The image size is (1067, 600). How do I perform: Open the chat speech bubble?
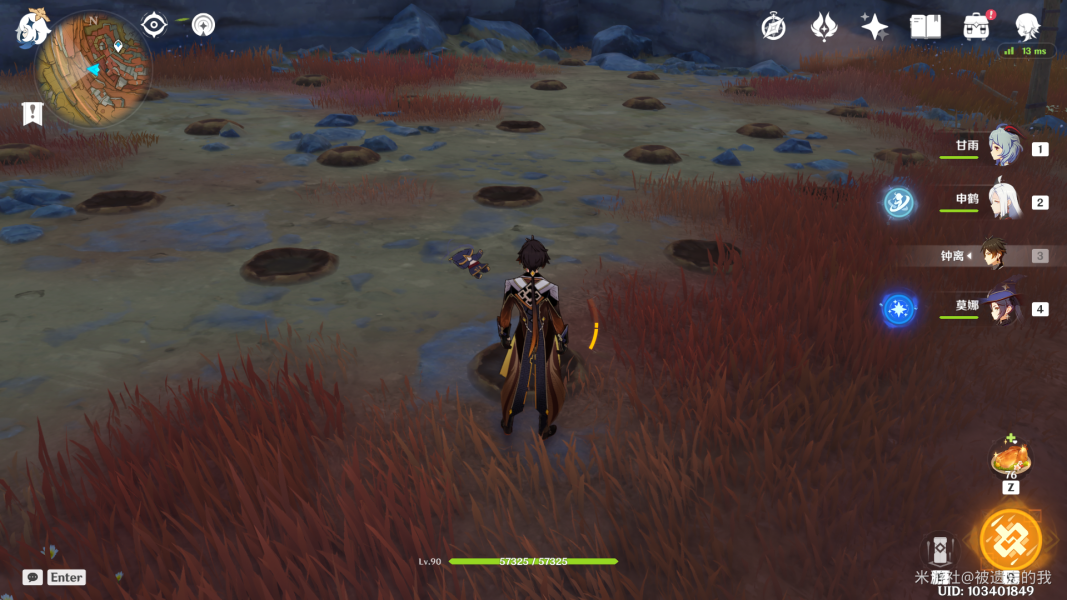[32, 577]
